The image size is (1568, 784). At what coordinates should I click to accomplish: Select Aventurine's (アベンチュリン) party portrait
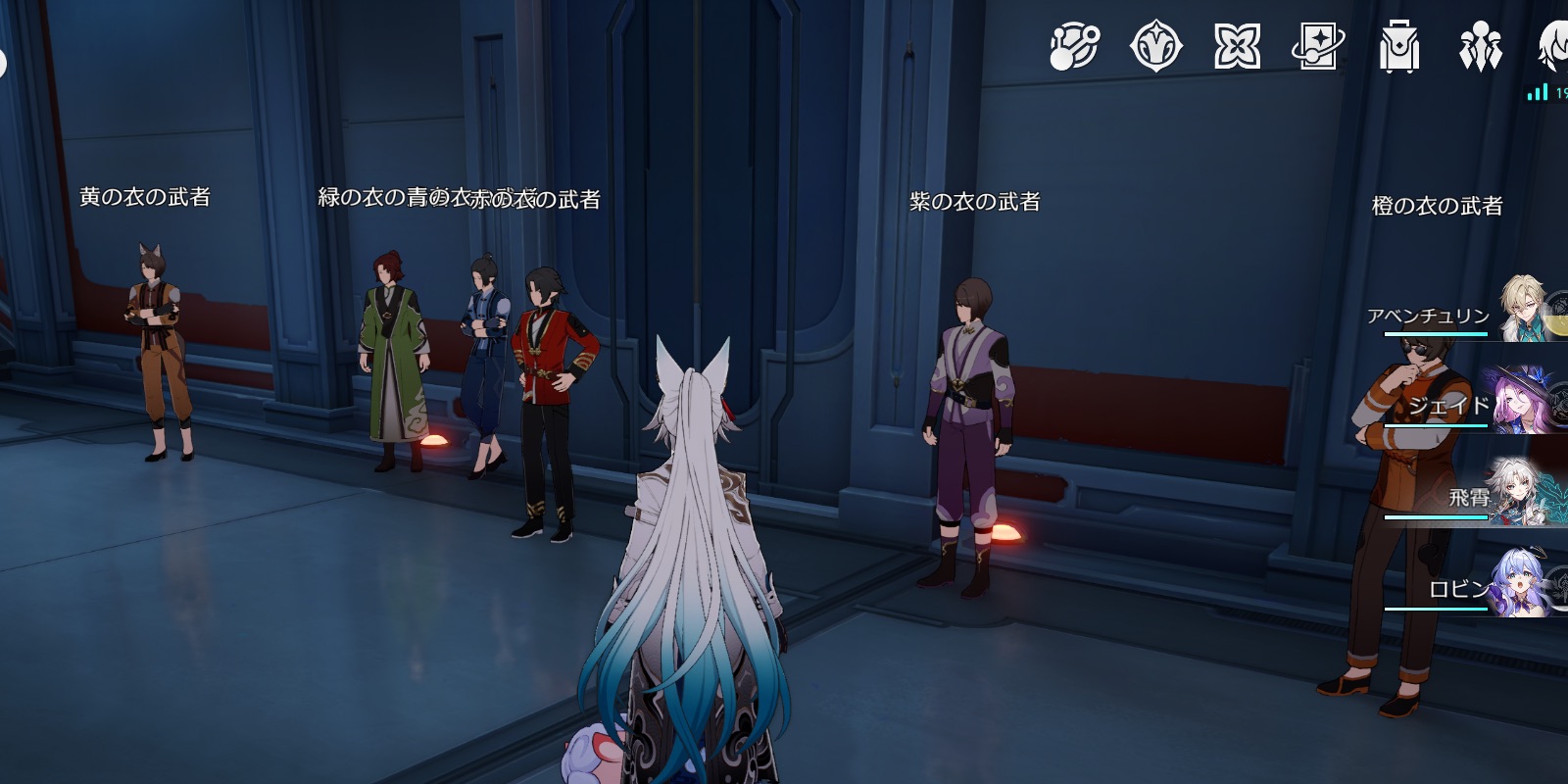pyautogui.click(x=1534, y=304)
